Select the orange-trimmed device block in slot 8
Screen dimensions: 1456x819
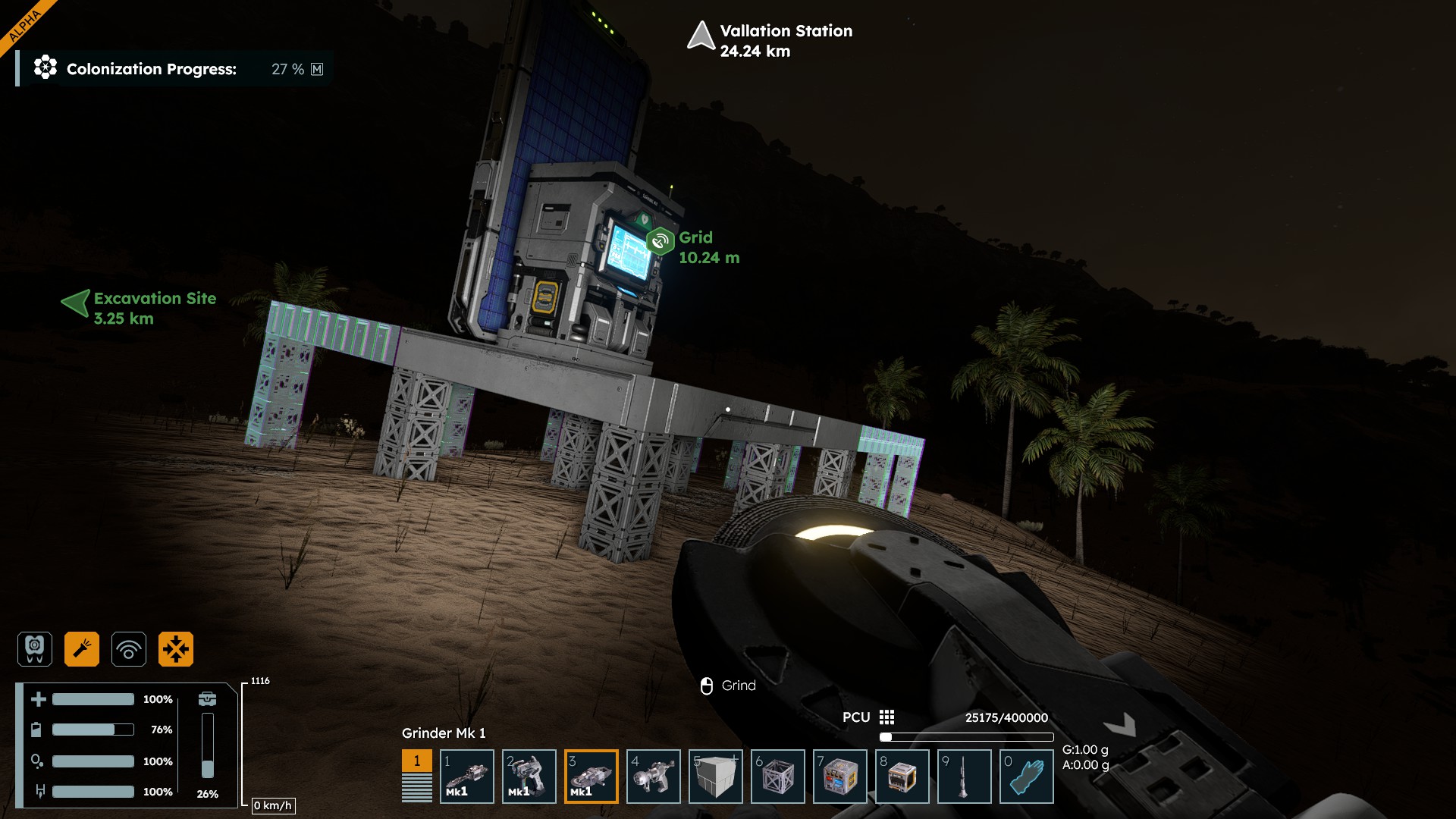point(902,777)
